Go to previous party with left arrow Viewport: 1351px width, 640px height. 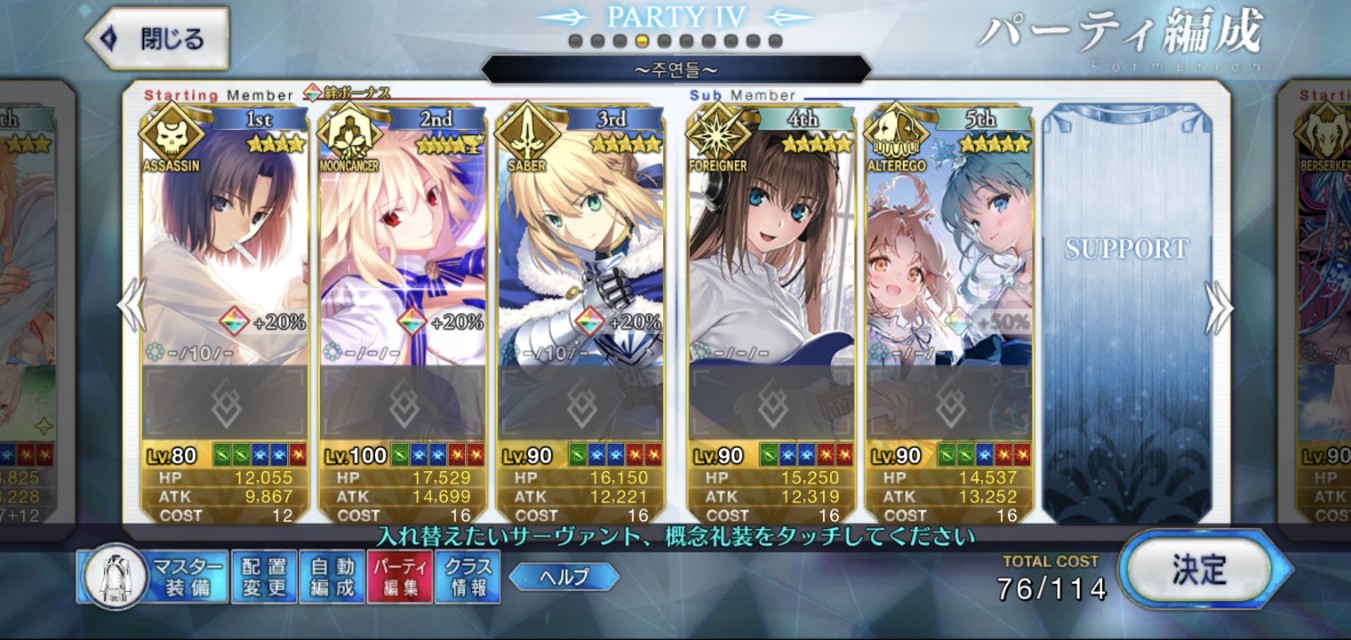click(132, 305)
